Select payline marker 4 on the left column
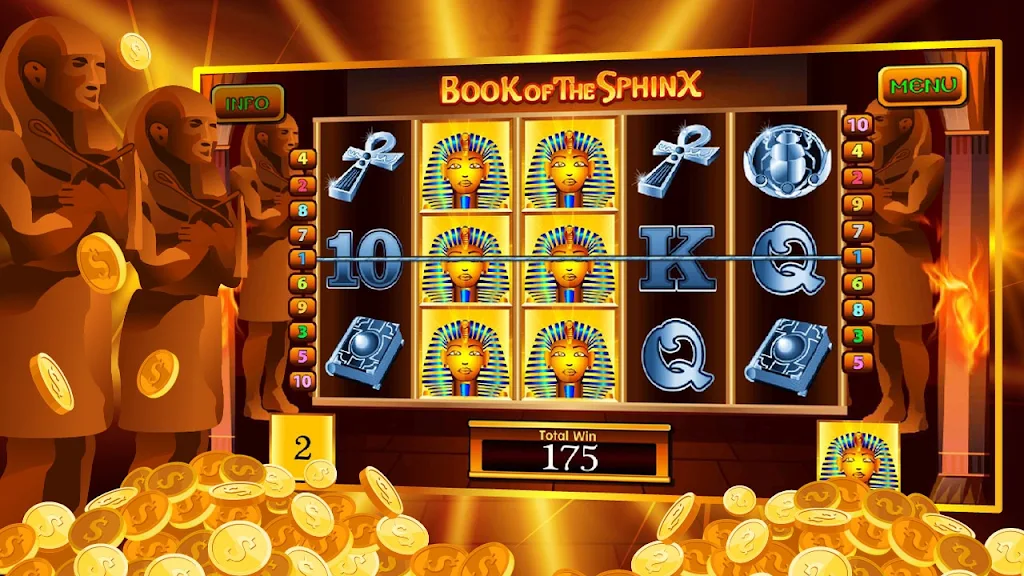 pyautogui.click(x=302, y=158)
